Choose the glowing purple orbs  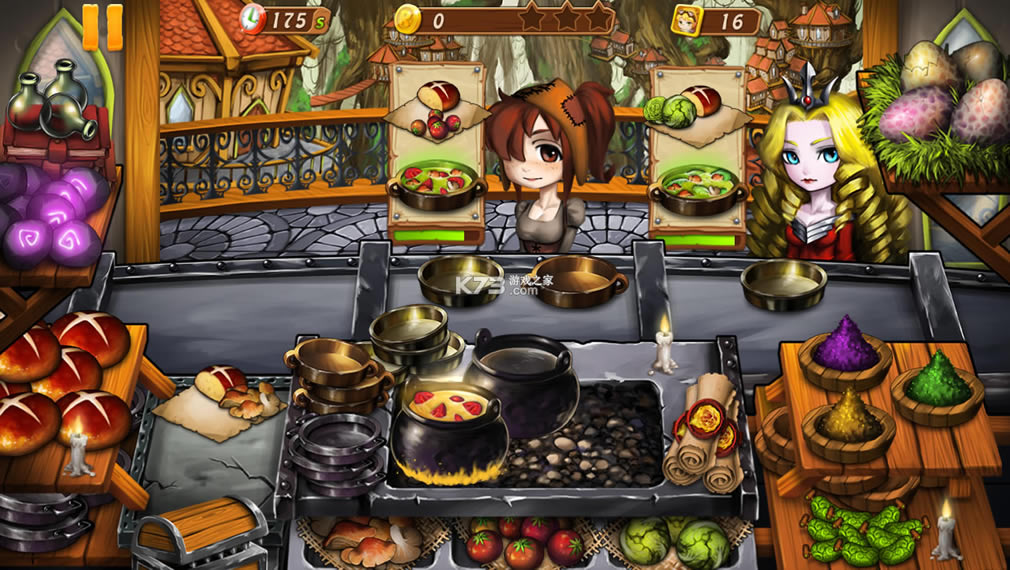55,215
